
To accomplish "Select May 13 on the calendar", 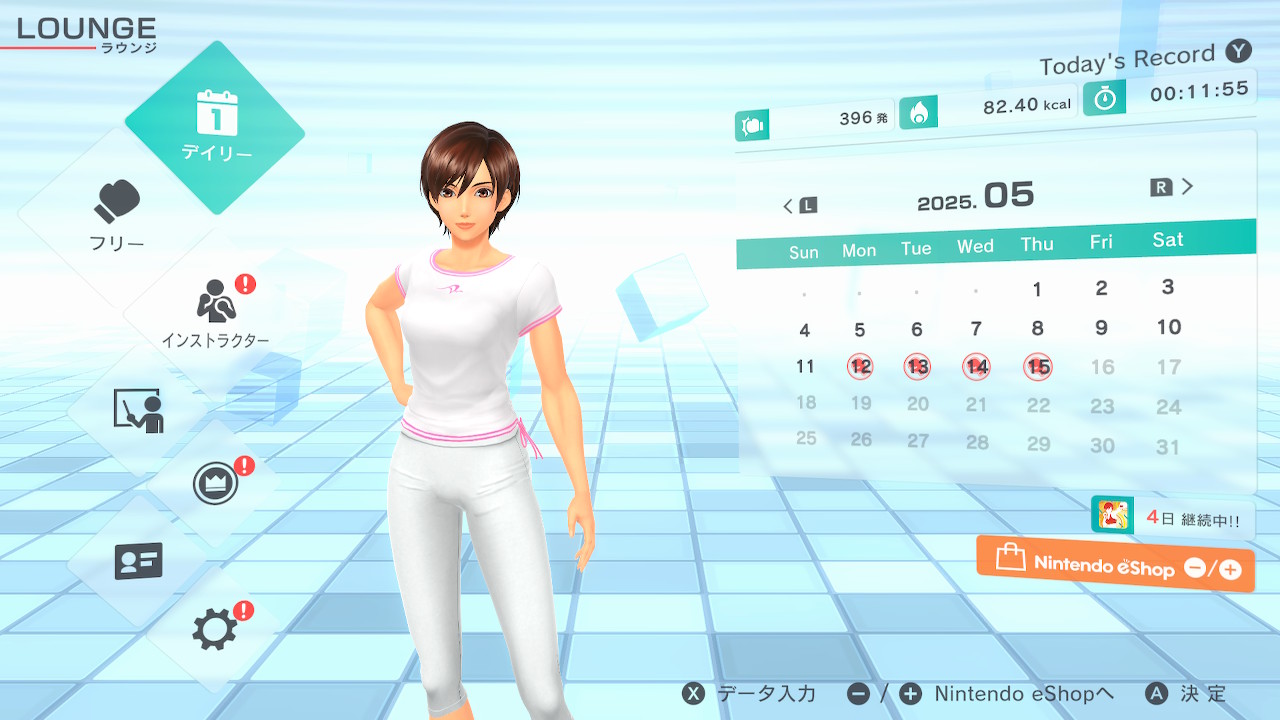I will click(x=917, y=367).
